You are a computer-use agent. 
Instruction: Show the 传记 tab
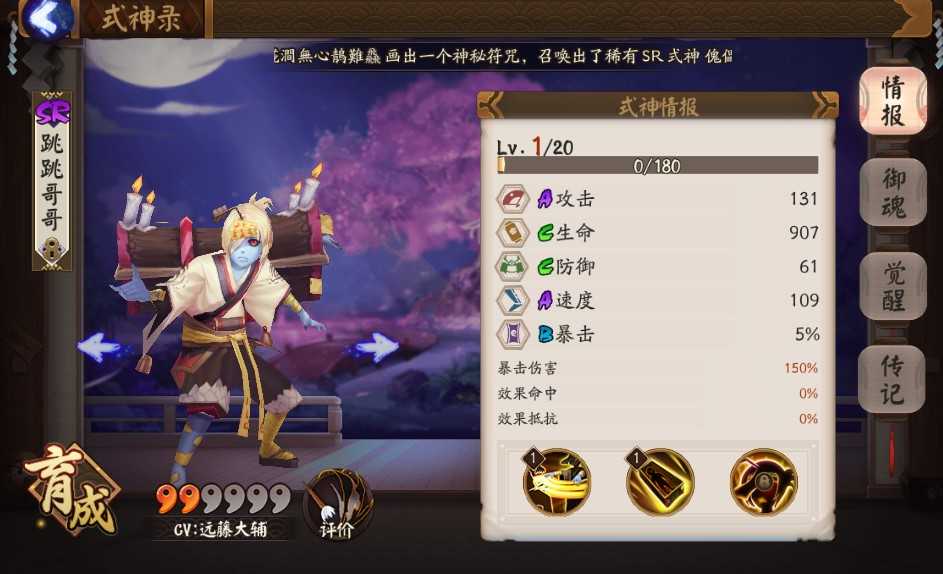point(891,379)
